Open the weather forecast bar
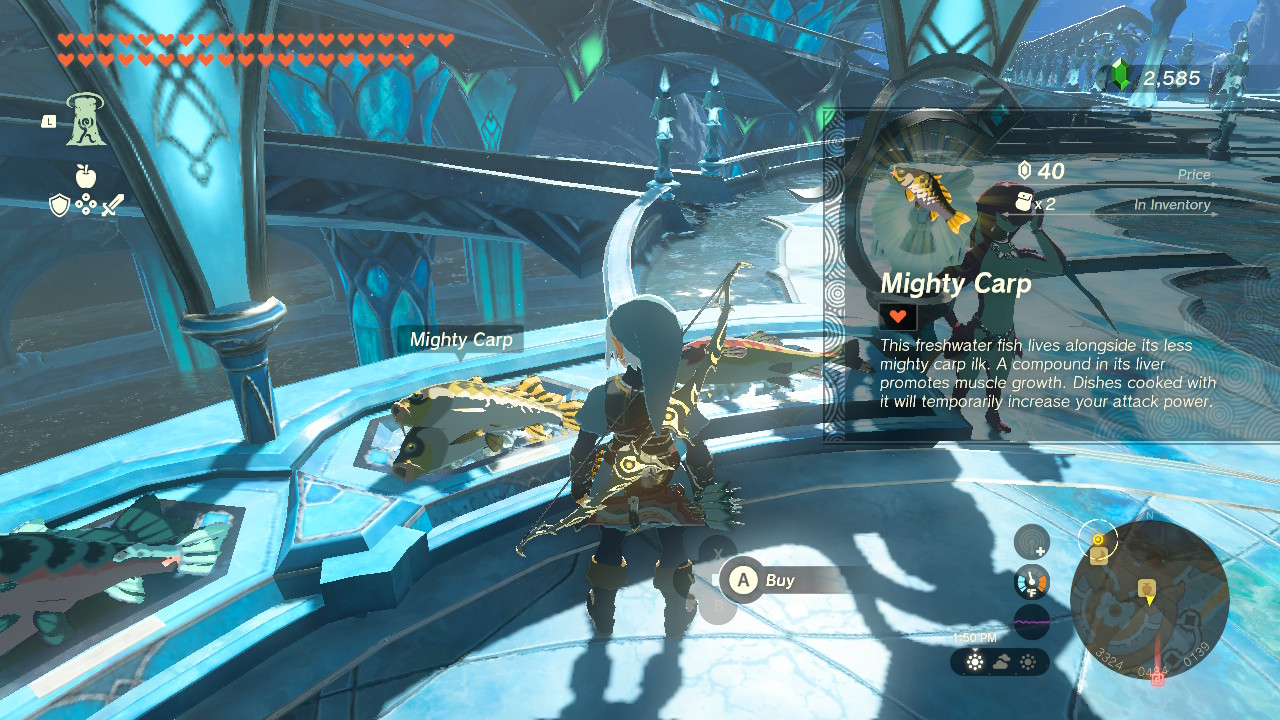Image resolution: width=1280 pixels, height=720 pixels. click(1000, 662)
